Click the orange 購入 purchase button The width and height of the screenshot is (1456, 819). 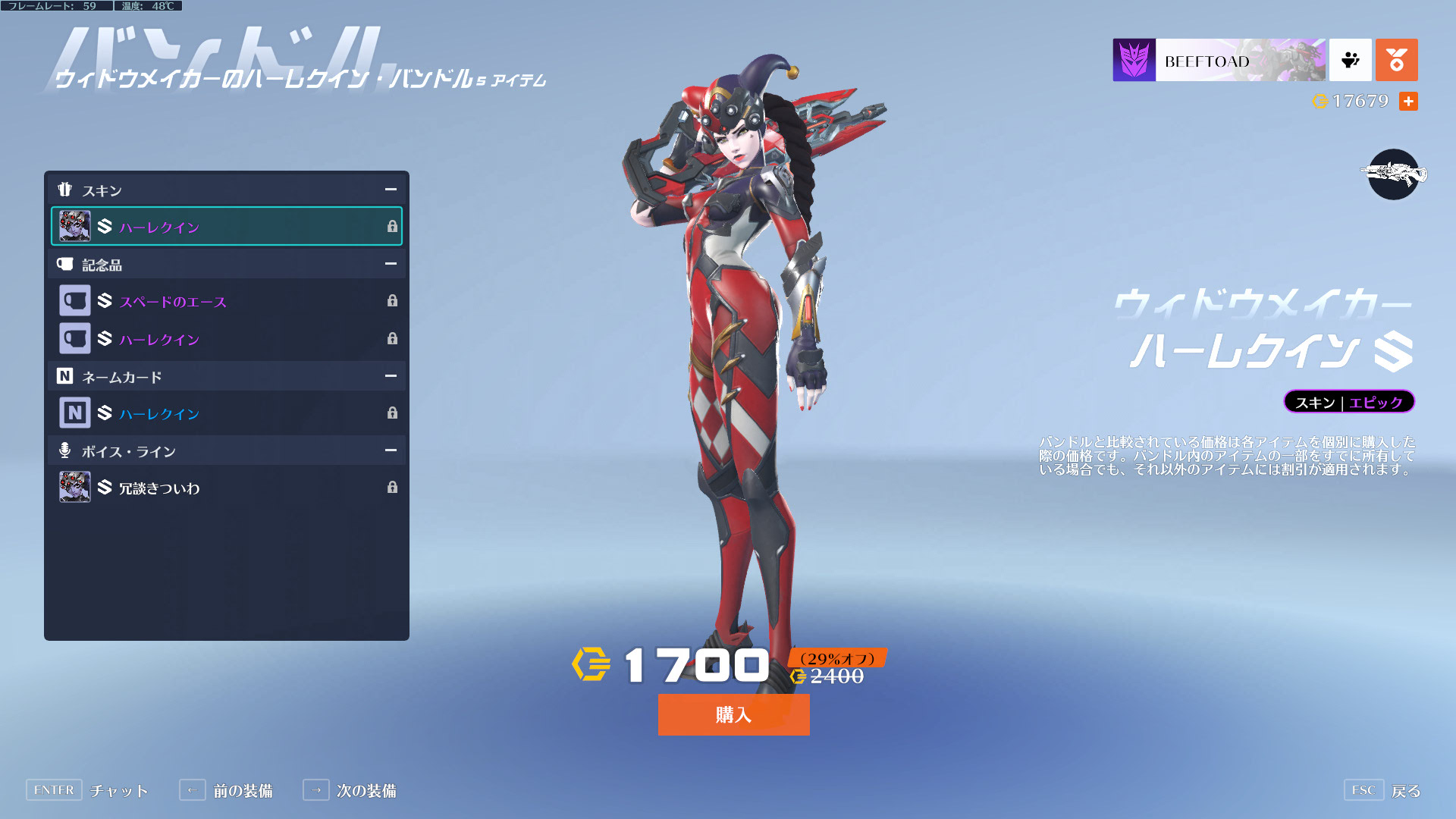tap(733, 714)
